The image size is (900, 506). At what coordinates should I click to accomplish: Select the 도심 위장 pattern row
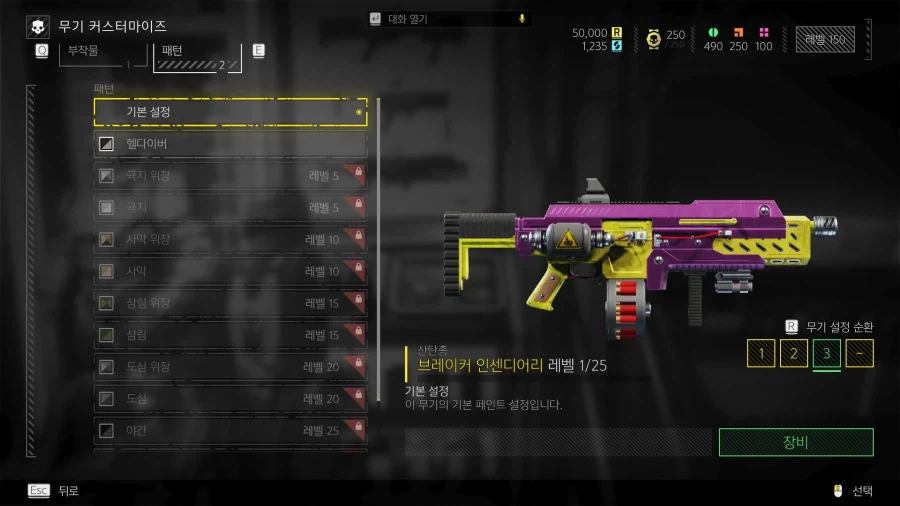click(230, 367)
